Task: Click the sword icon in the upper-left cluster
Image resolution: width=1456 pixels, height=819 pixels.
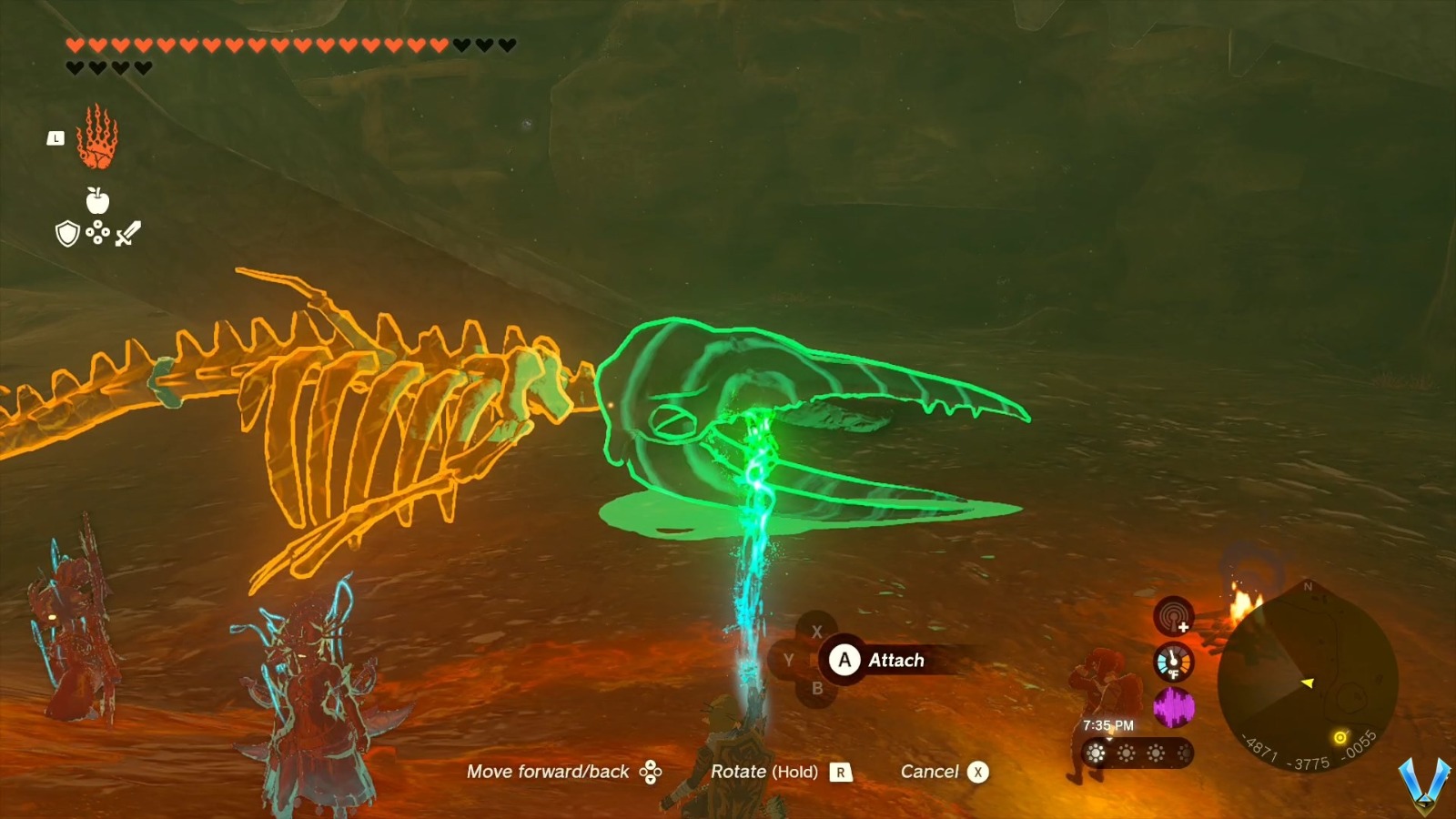Action: [x=127, y=233]
